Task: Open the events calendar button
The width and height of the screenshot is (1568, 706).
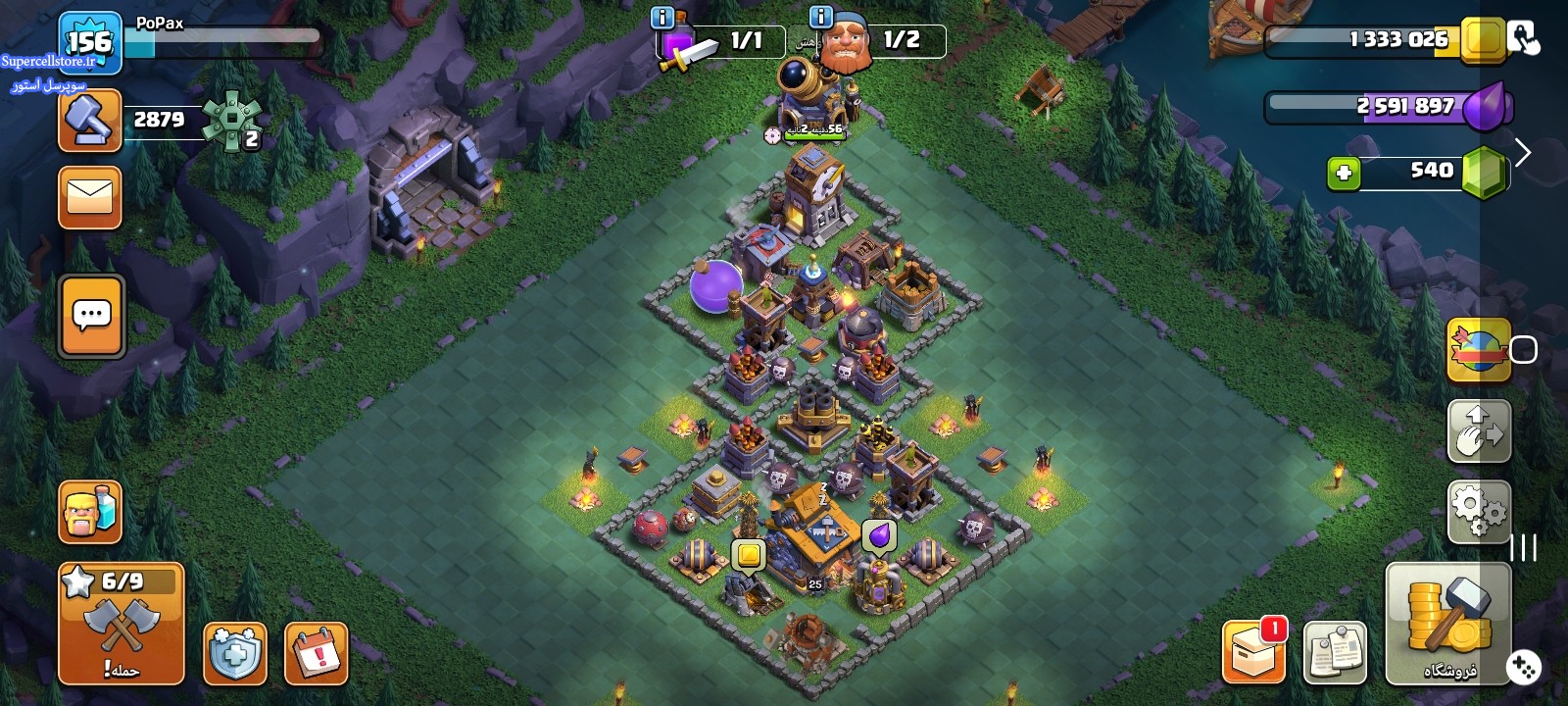Action: (x=317, y=653)
